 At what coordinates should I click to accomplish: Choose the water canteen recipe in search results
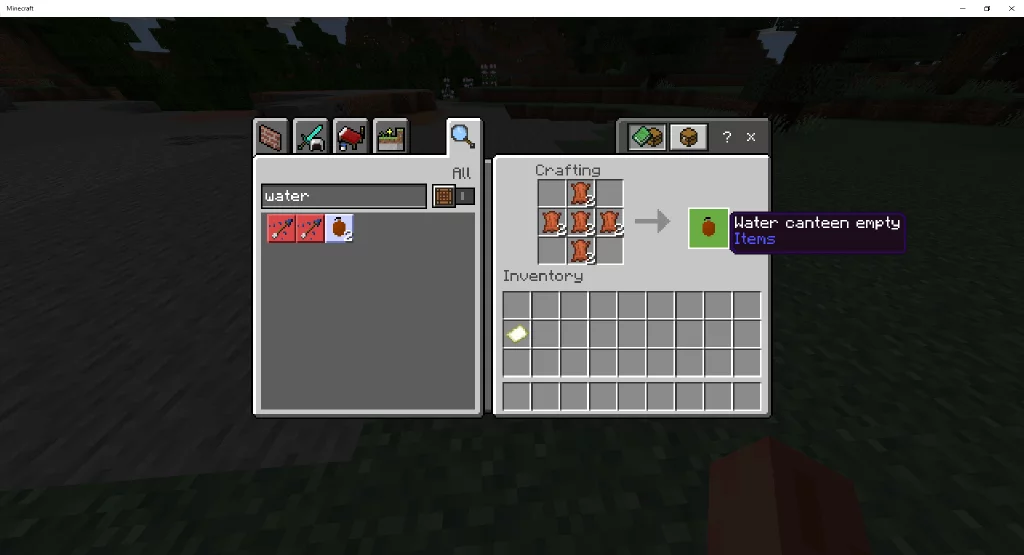(339, 229)
